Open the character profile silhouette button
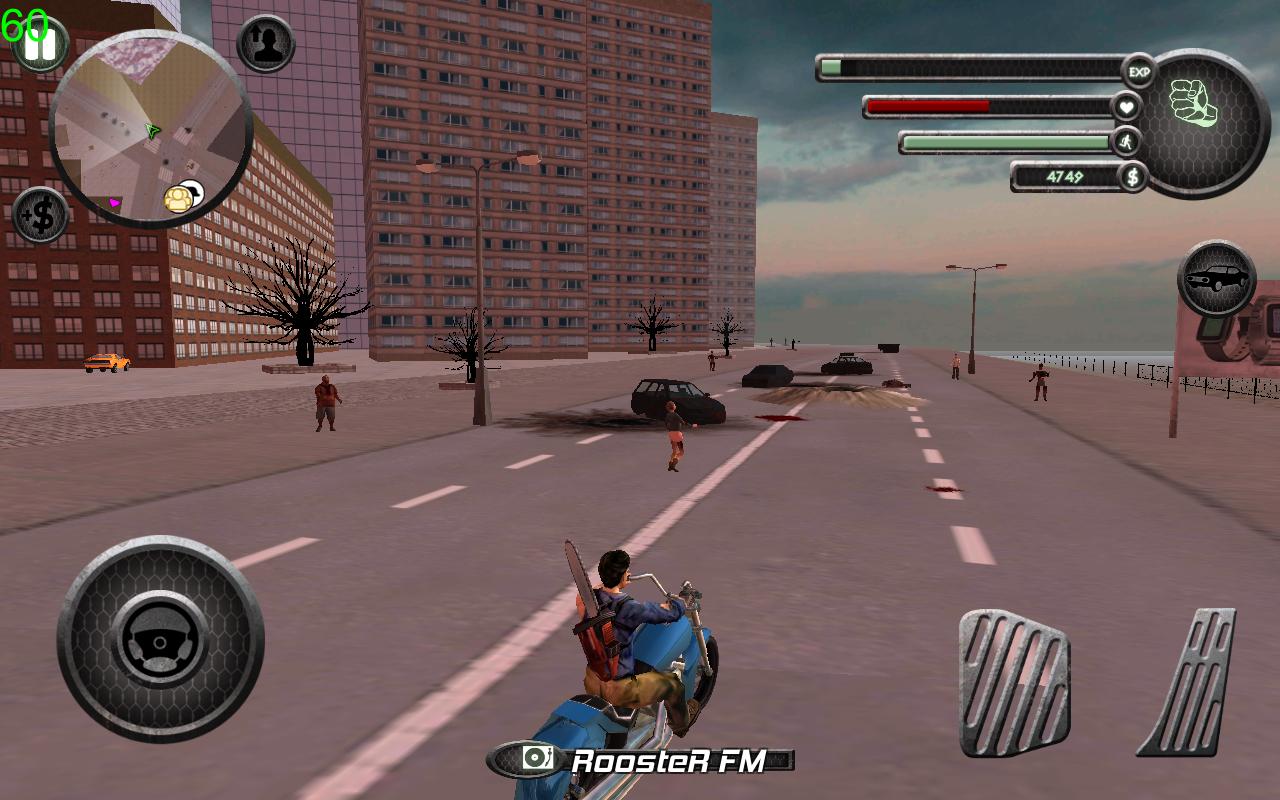This screenshot has height=800, width=1280. click(x=265, y=44)
